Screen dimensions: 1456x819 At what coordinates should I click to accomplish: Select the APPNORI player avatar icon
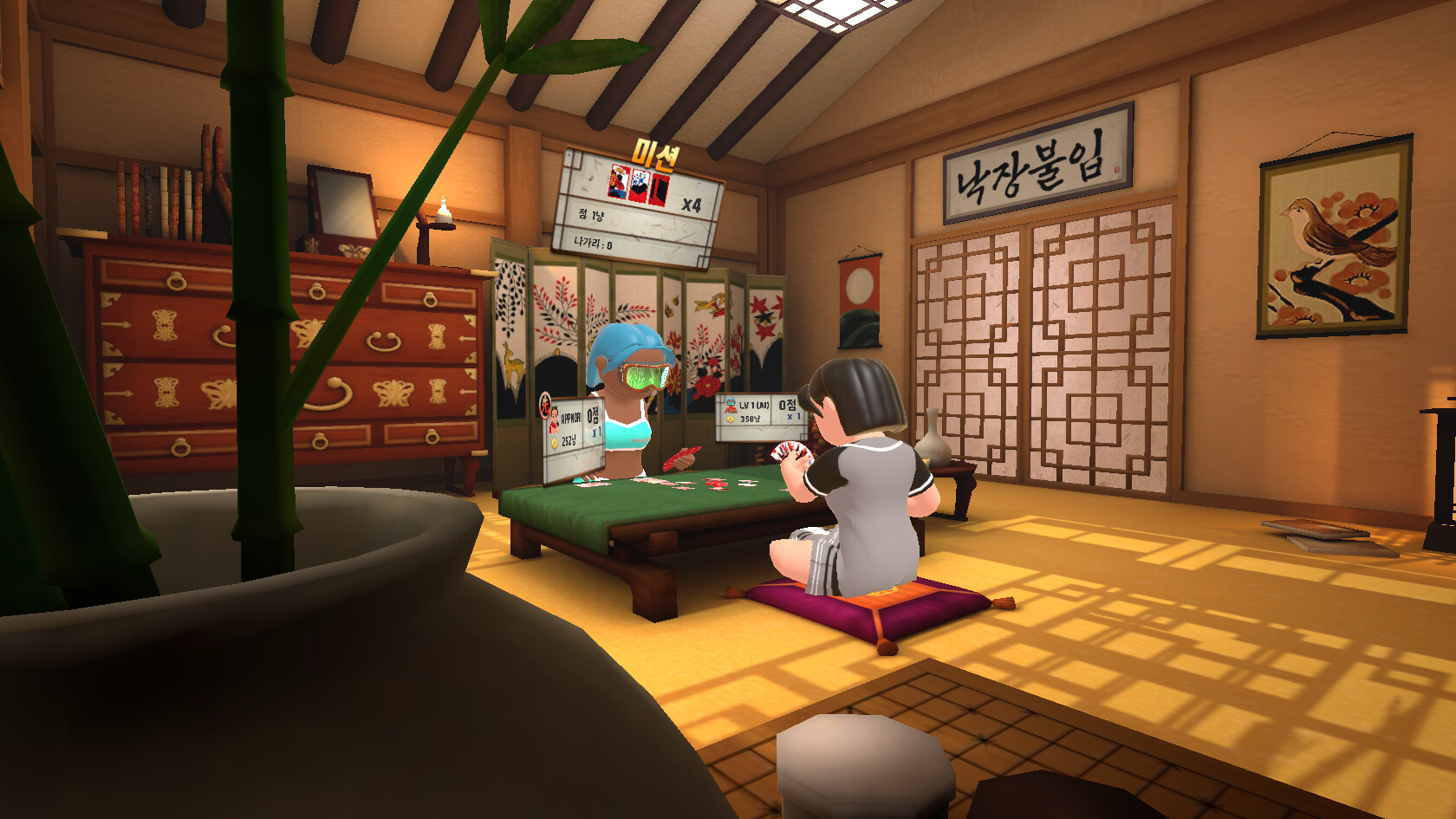(x=555, y=419)
